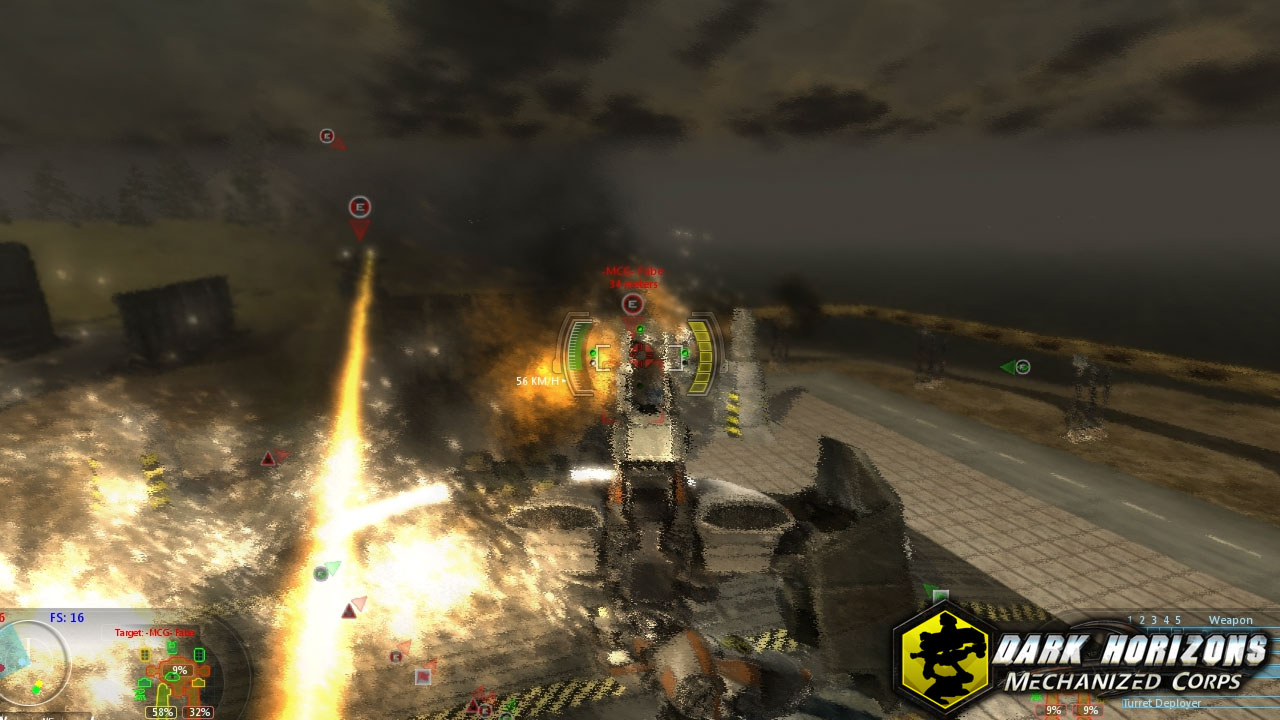
Task: Select weapon slot 3 in the weapon bar
Action: click(x=1154, y=620)
